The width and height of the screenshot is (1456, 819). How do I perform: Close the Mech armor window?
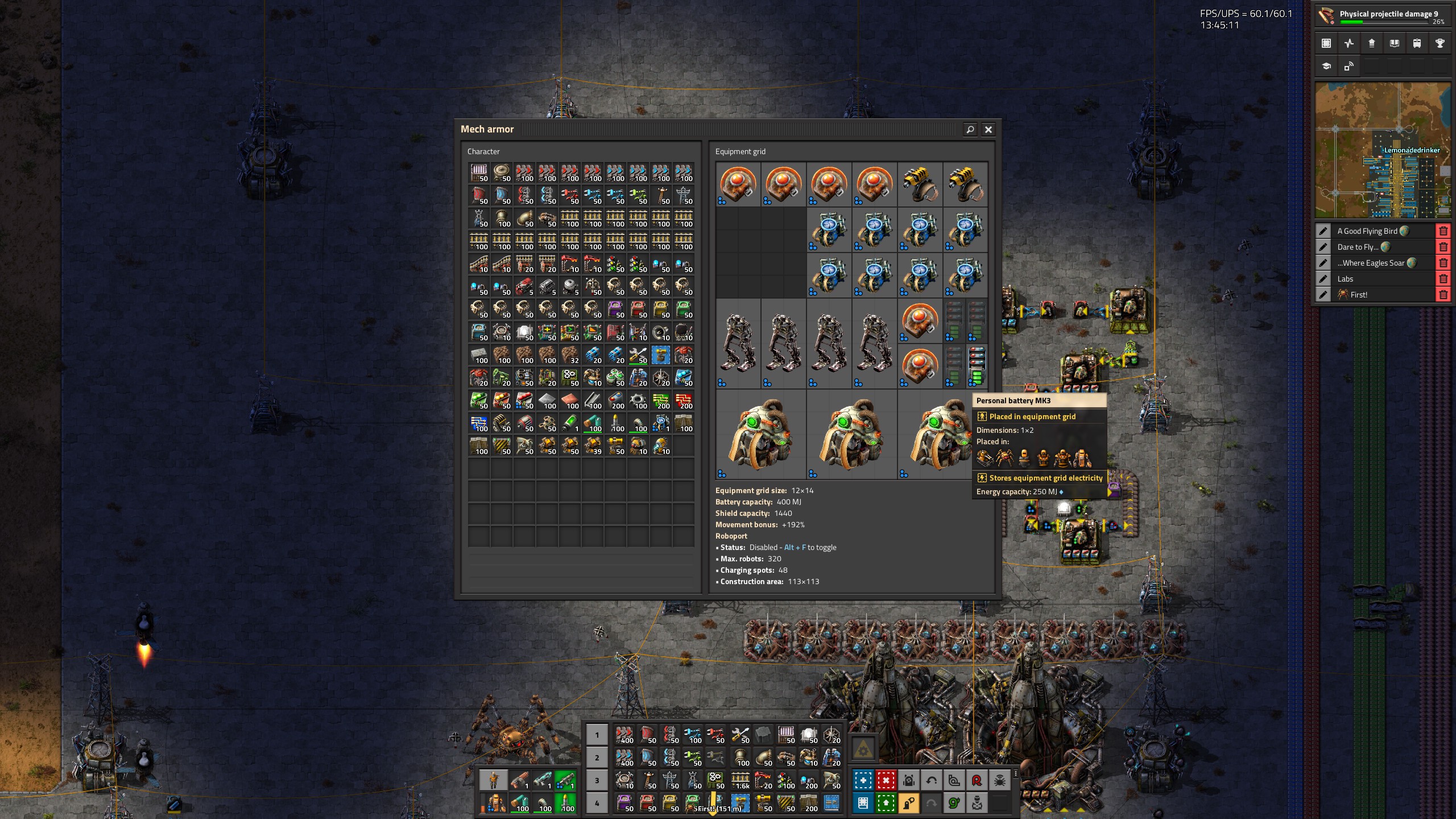988,130
